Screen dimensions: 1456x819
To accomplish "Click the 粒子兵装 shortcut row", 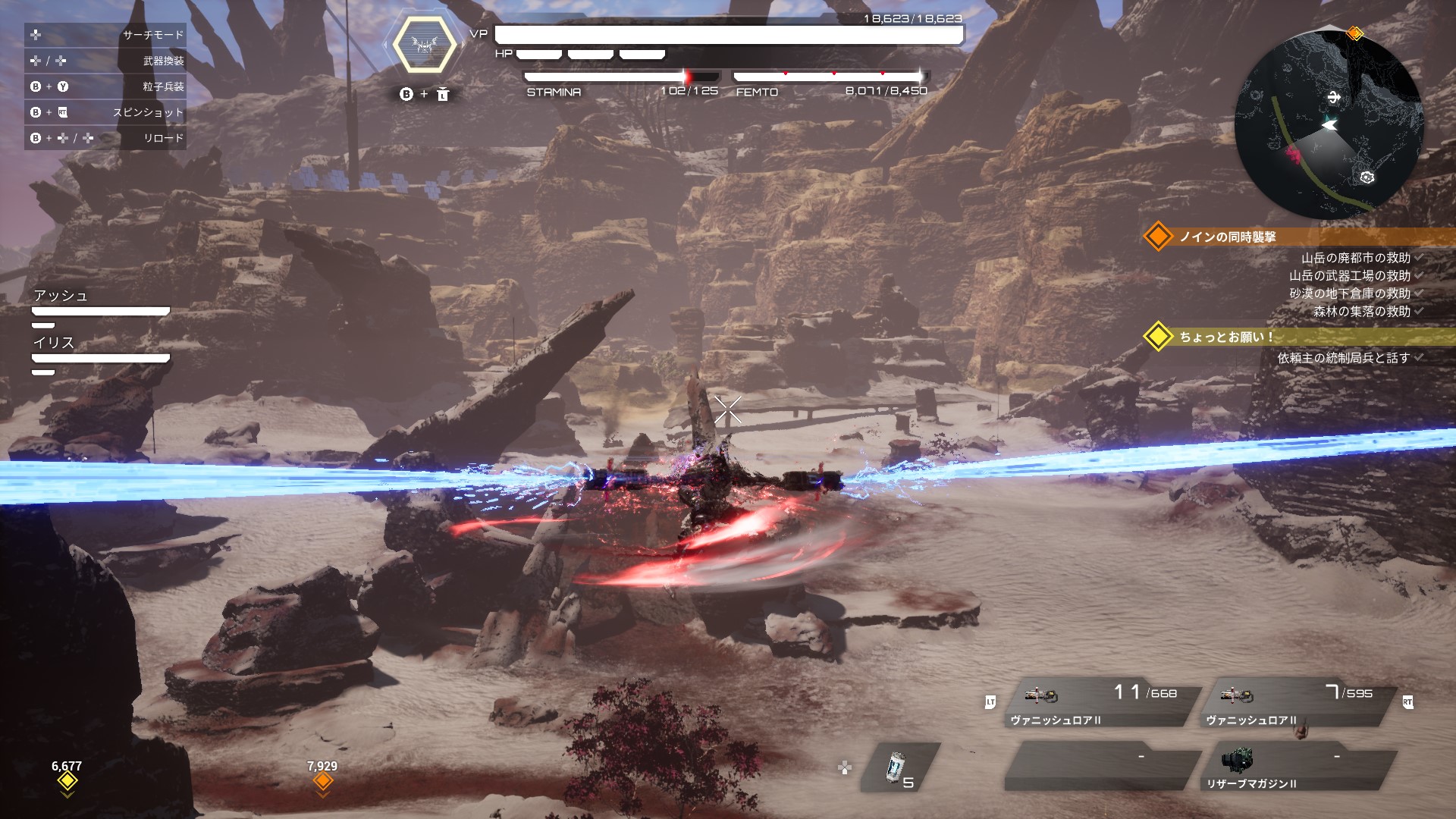I will point(105,86).
